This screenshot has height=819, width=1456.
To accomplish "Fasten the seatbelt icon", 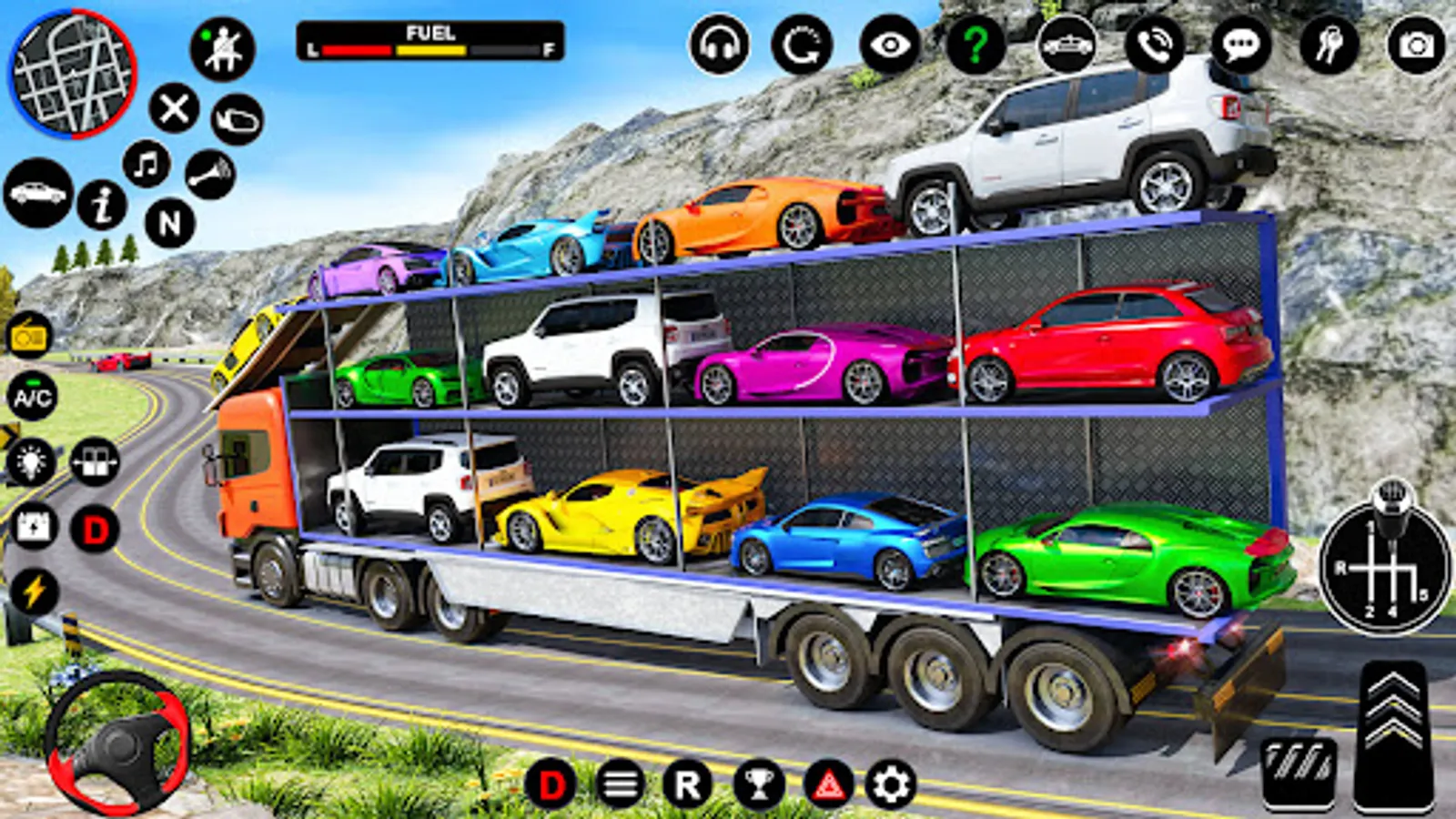I will click(x=222, y=49).
